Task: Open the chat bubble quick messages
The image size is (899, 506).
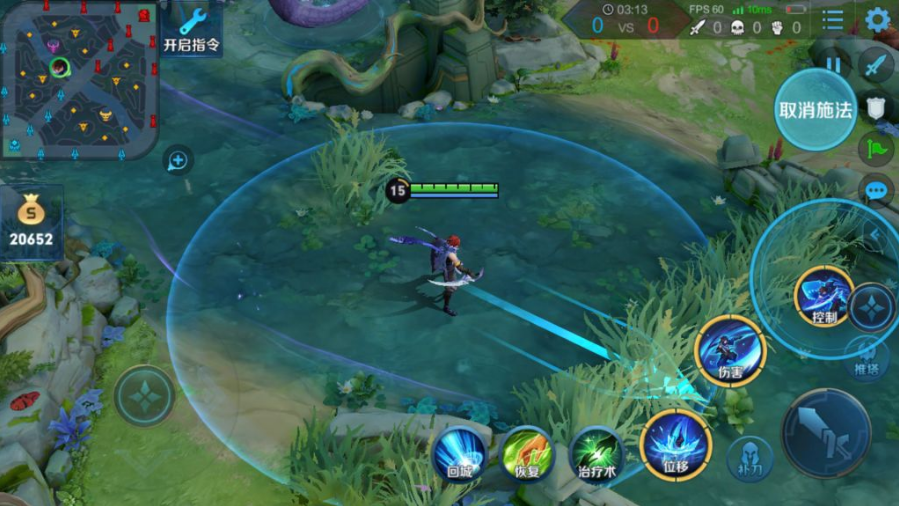Action: (877, 190)
